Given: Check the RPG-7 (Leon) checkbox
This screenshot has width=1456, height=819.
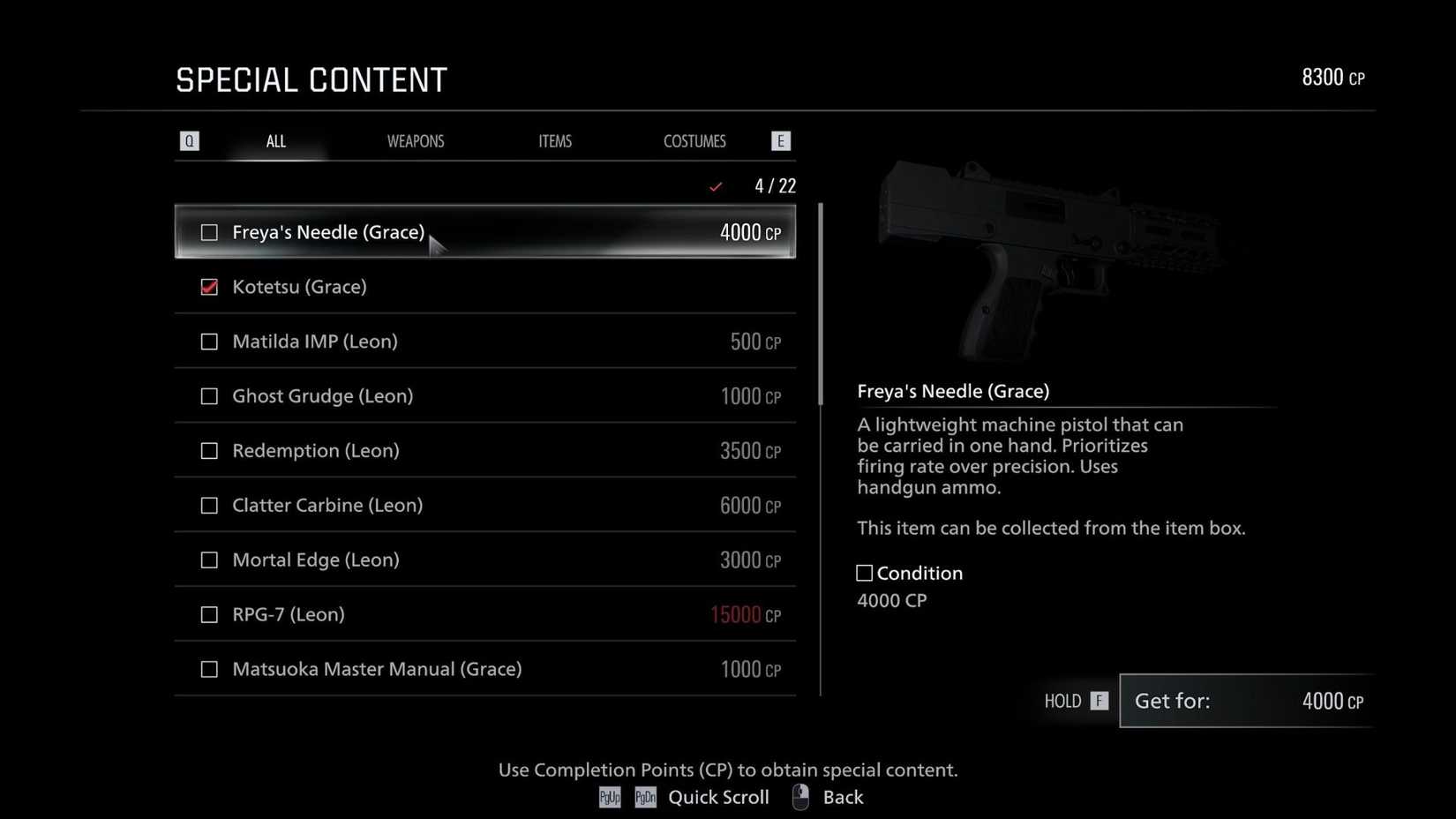Looking at the screenshot, I should tap(209, 614).
